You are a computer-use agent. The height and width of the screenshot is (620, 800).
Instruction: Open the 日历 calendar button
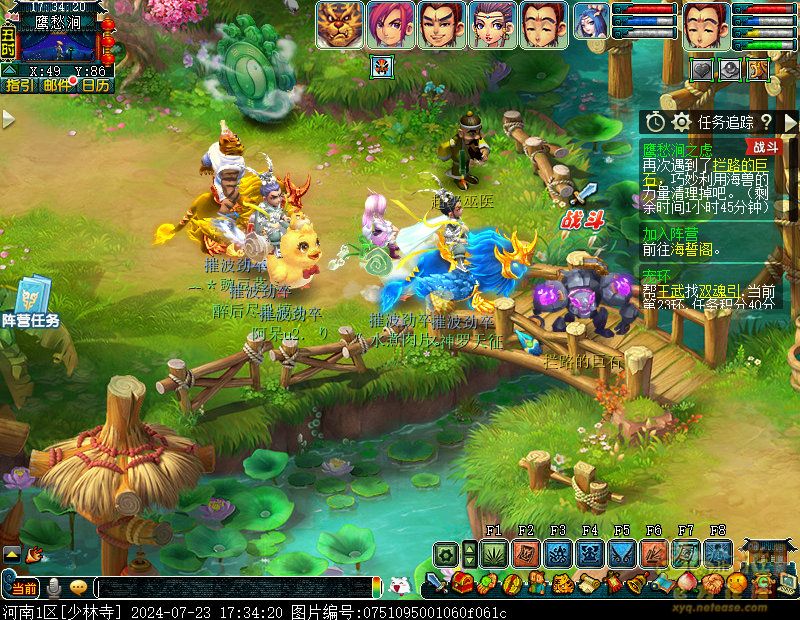click(96, 86)
